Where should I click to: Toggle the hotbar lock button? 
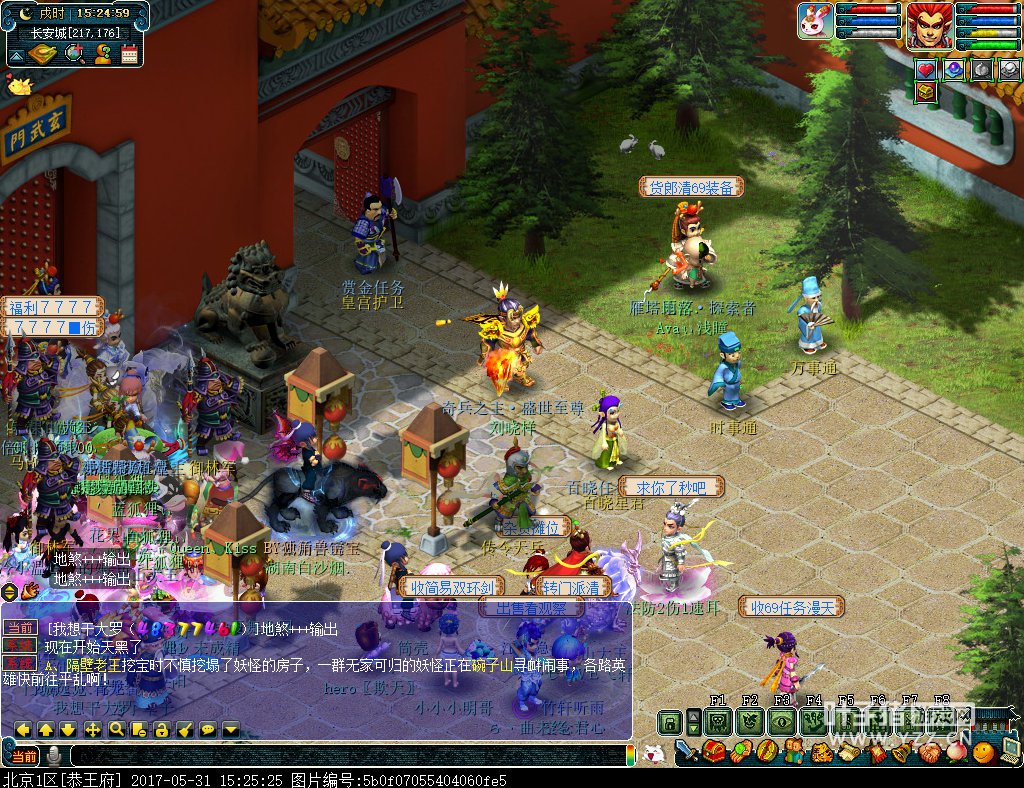tap(668, 721)
